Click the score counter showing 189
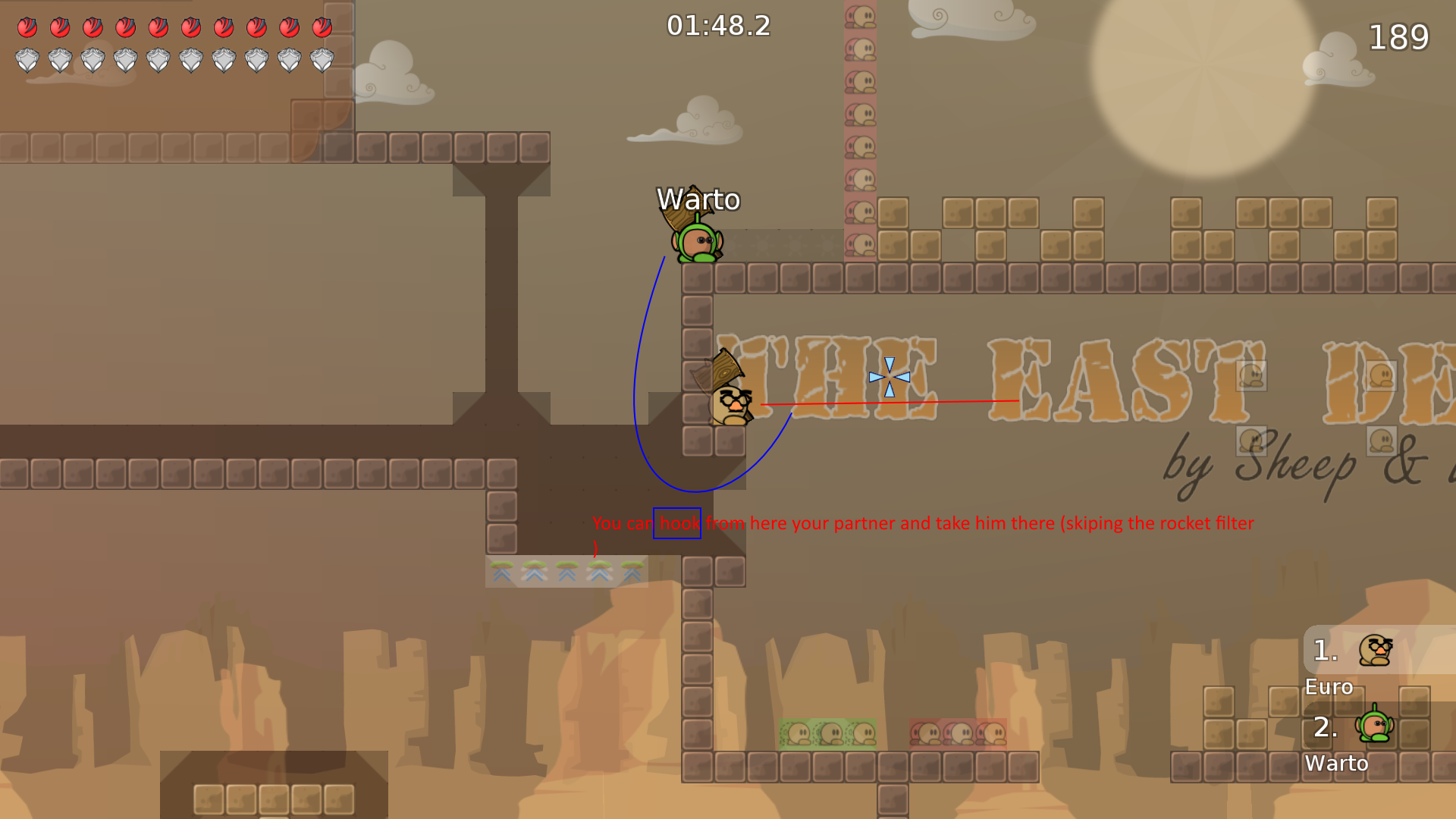 (1399, 36)
